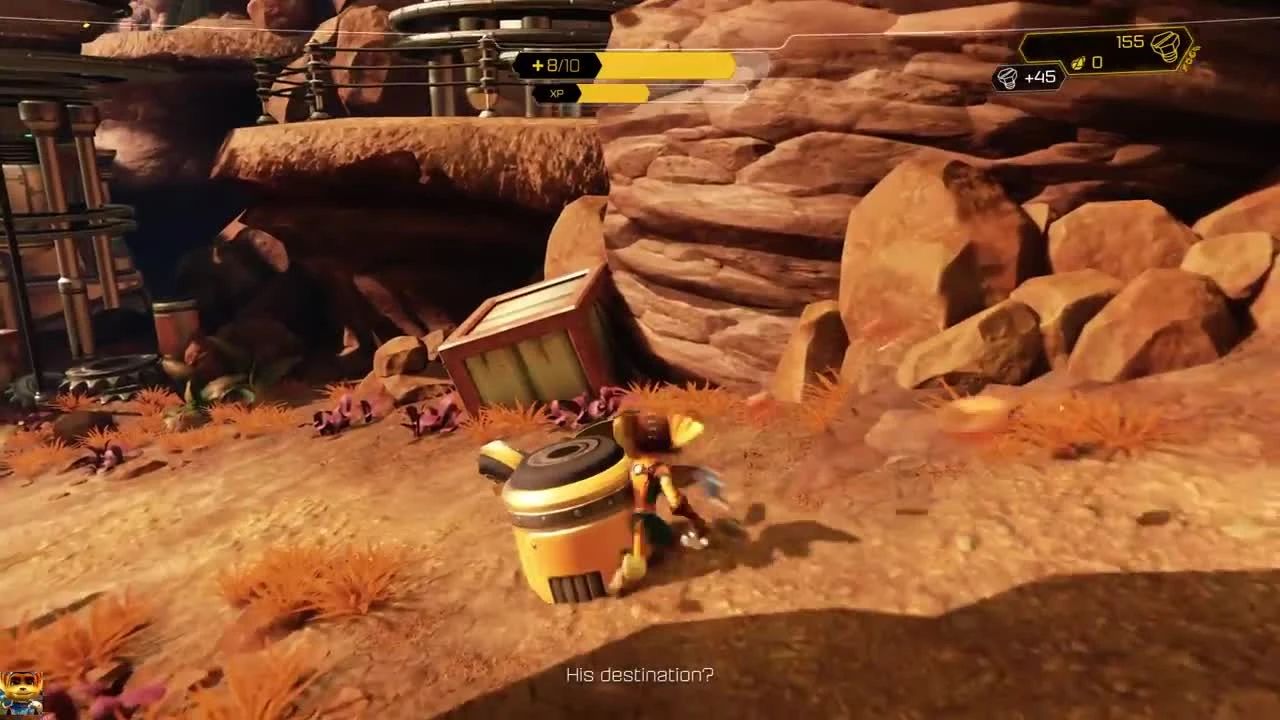Click the bolt icon beside the 155 counter
The height and width of the screenshot is (720, 1280).
point(1167,44)
